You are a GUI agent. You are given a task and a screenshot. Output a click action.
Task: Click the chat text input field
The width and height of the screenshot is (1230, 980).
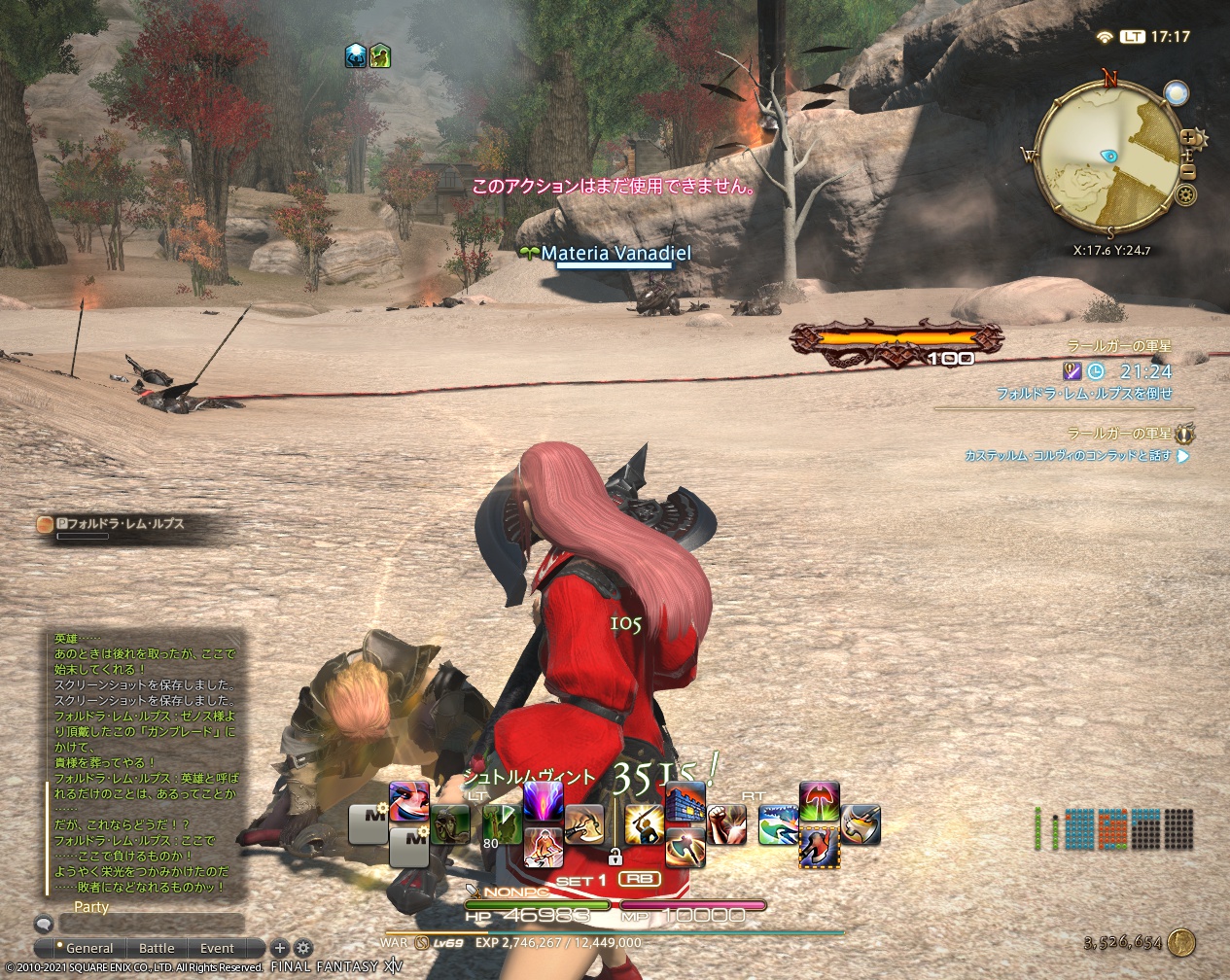[x=151, y=924]
